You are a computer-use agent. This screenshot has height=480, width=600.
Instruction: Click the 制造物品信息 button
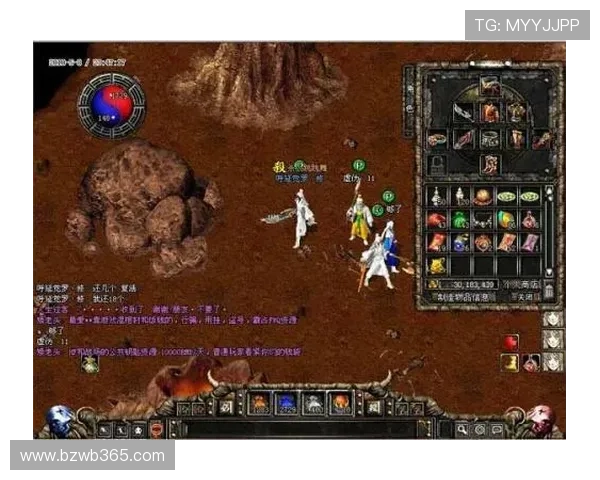[463, 297]
